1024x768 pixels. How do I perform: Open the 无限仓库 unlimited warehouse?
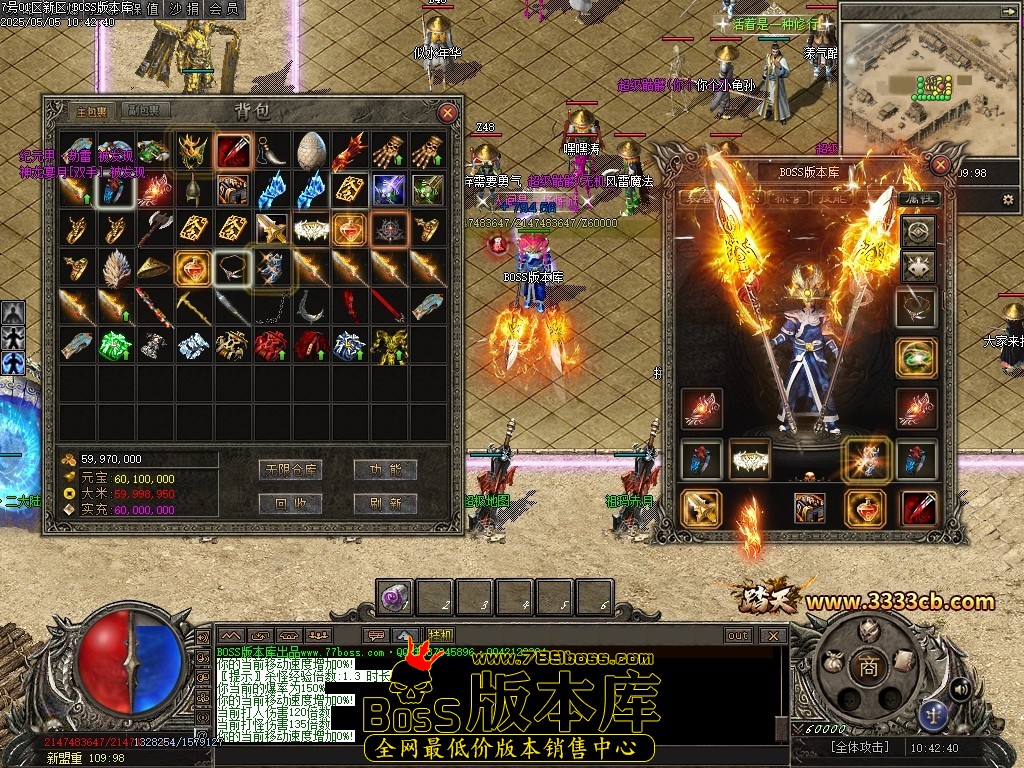(289, 469)
